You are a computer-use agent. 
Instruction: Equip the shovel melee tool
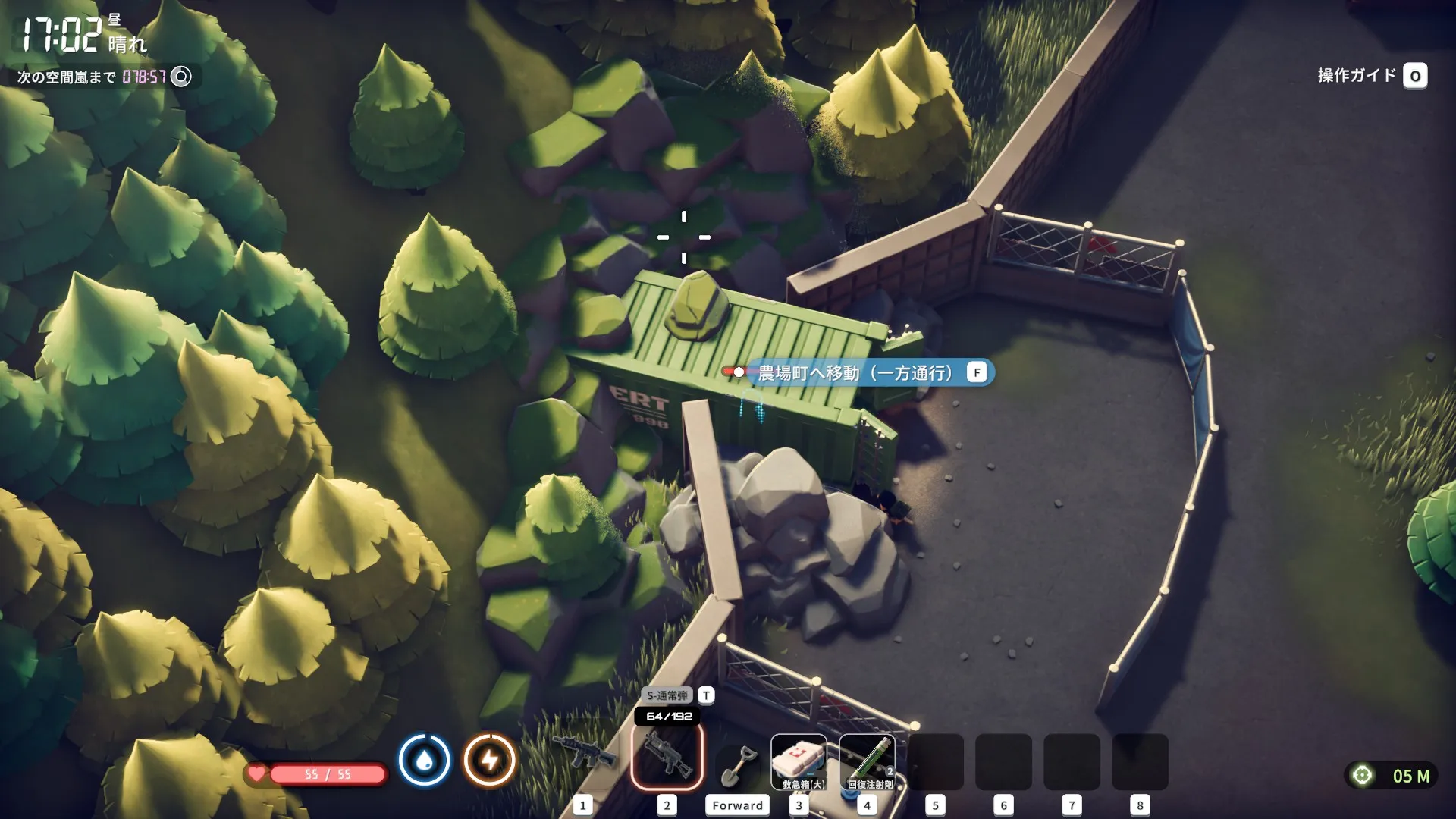tap(737, 763)
